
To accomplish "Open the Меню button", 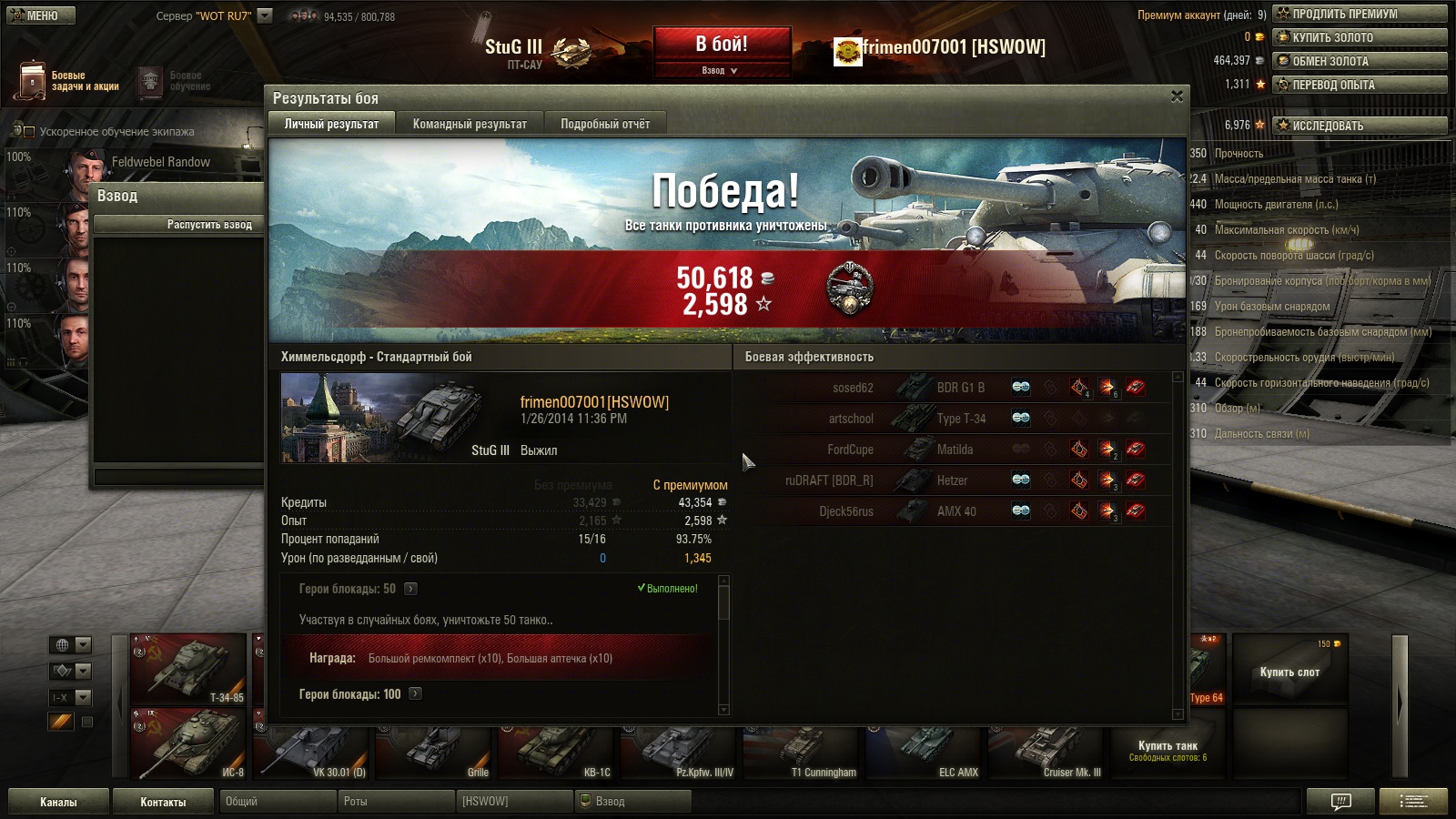I will tap(40, 15).
